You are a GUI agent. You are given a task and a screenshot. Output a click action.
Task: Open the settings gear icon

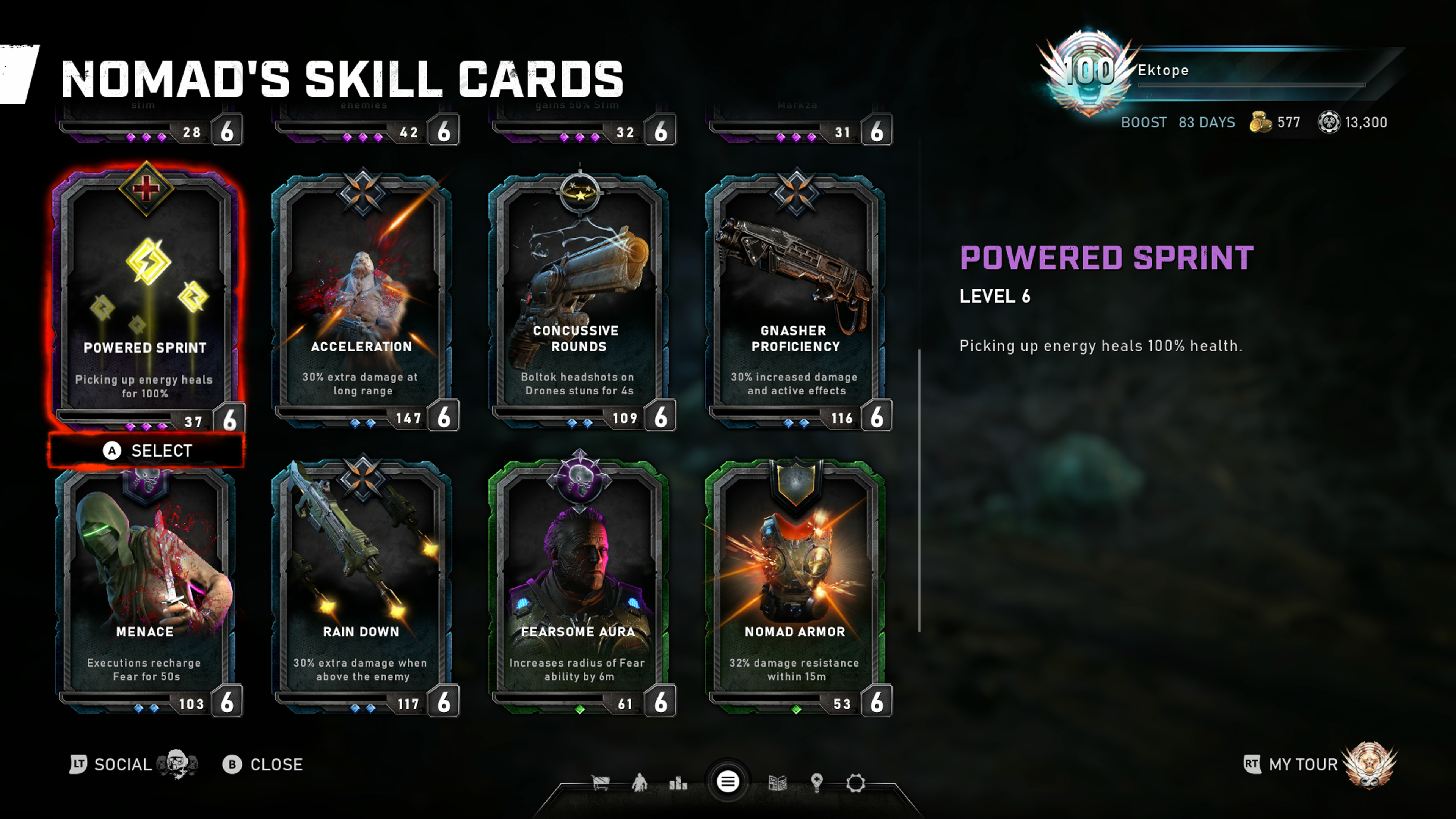856,783
